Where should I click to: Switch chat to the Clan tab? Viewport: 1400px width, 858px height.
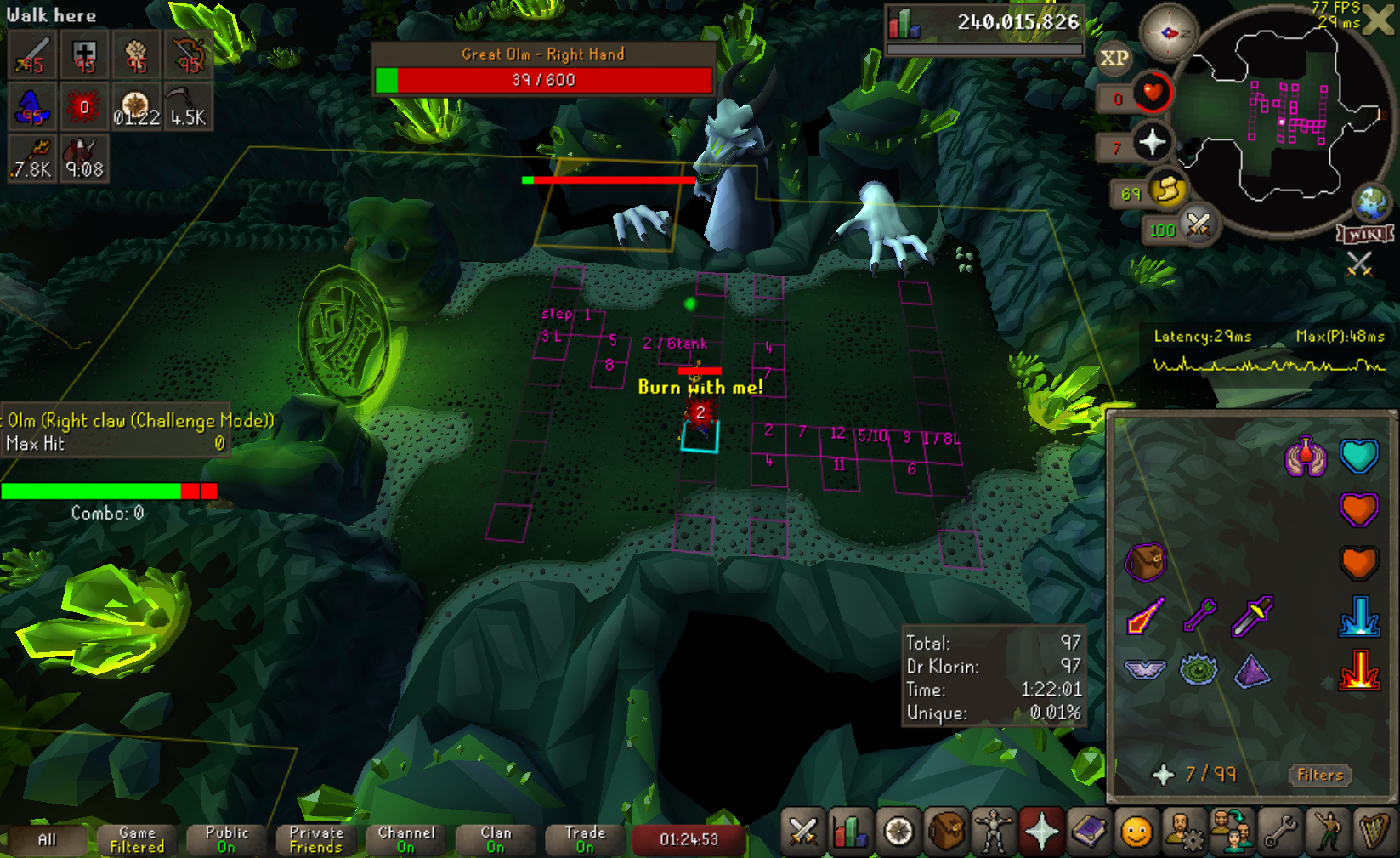[x=496, y=839]
